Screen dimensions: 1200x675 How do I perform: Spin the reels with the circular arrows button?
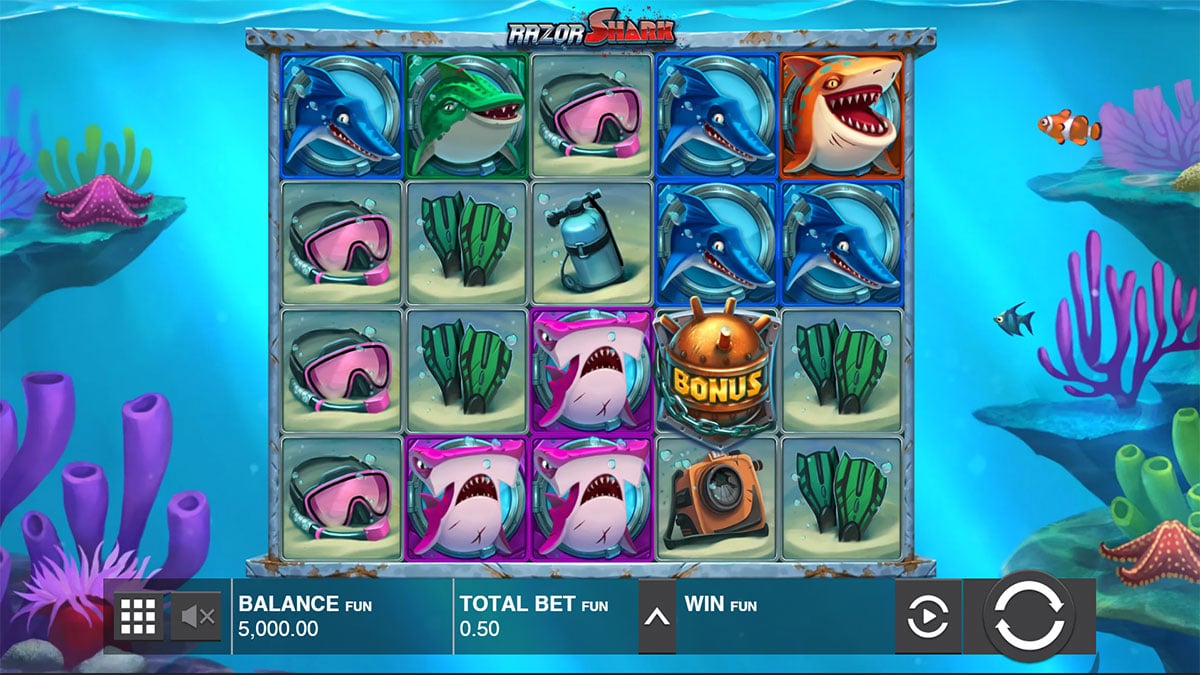click(1029, 615)
